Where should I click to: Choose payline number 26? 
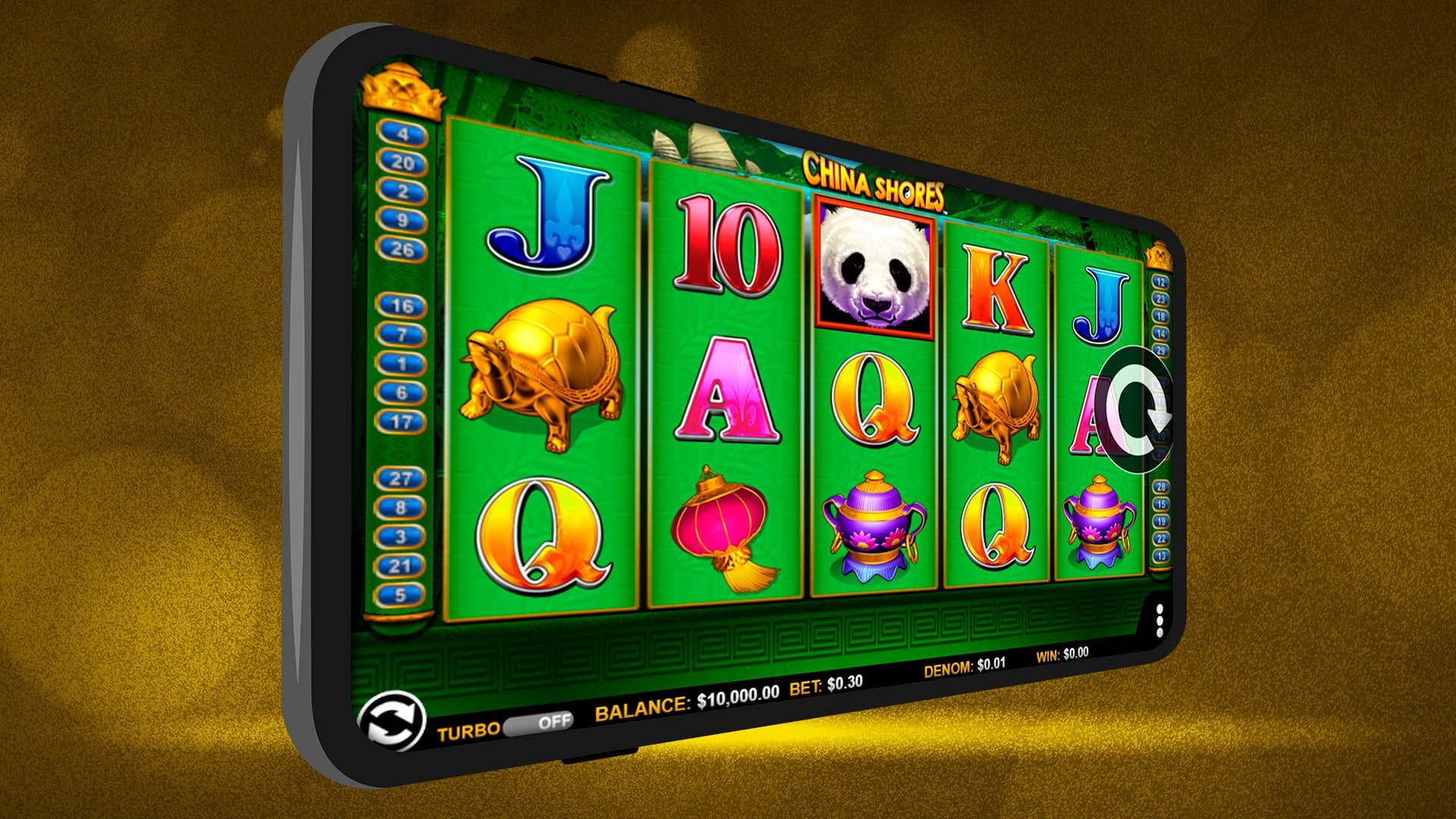[403, 249]
